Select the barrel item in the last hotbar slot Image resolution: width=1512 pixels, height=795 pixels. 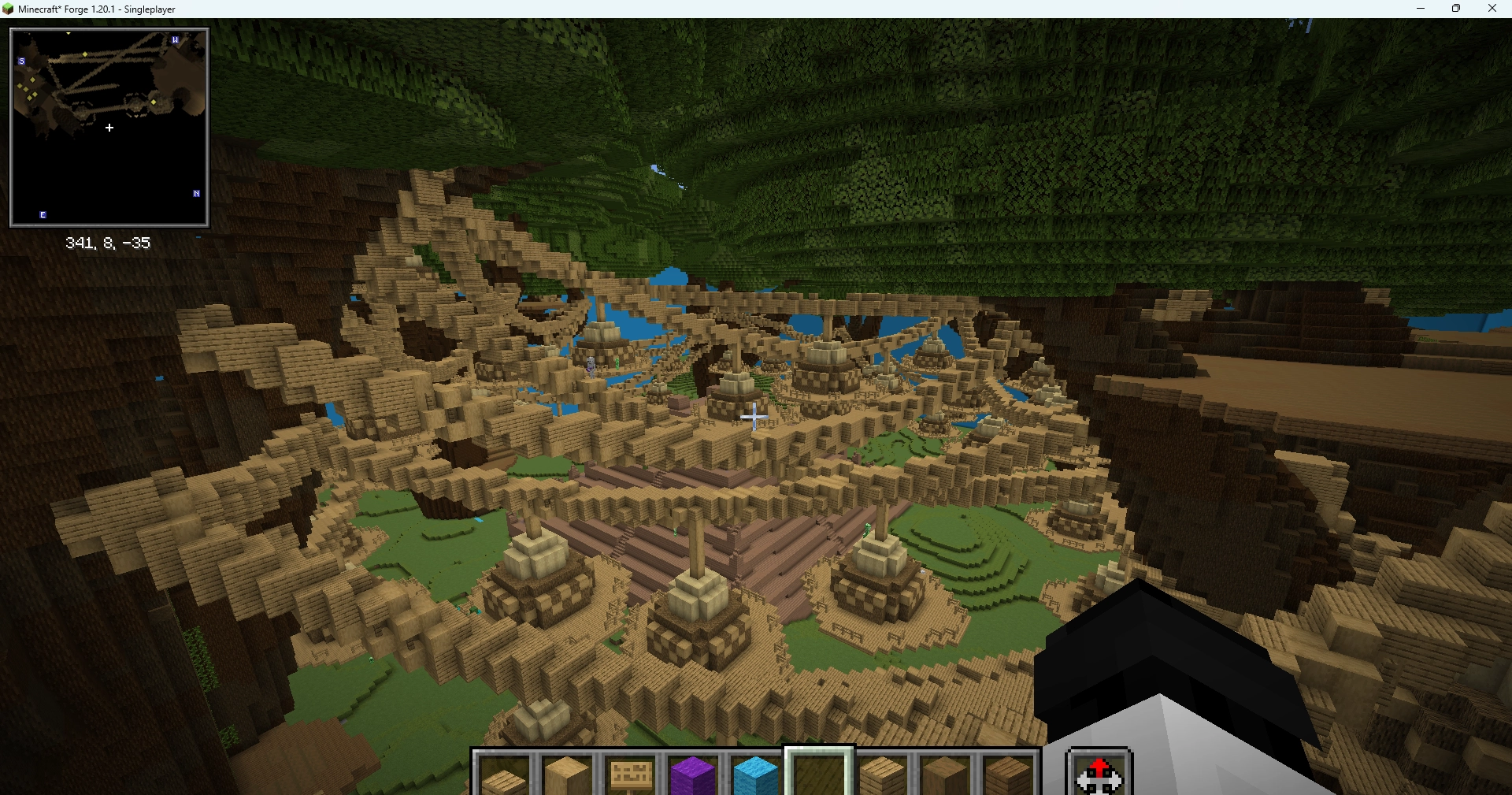click(x=1006, y=776)
